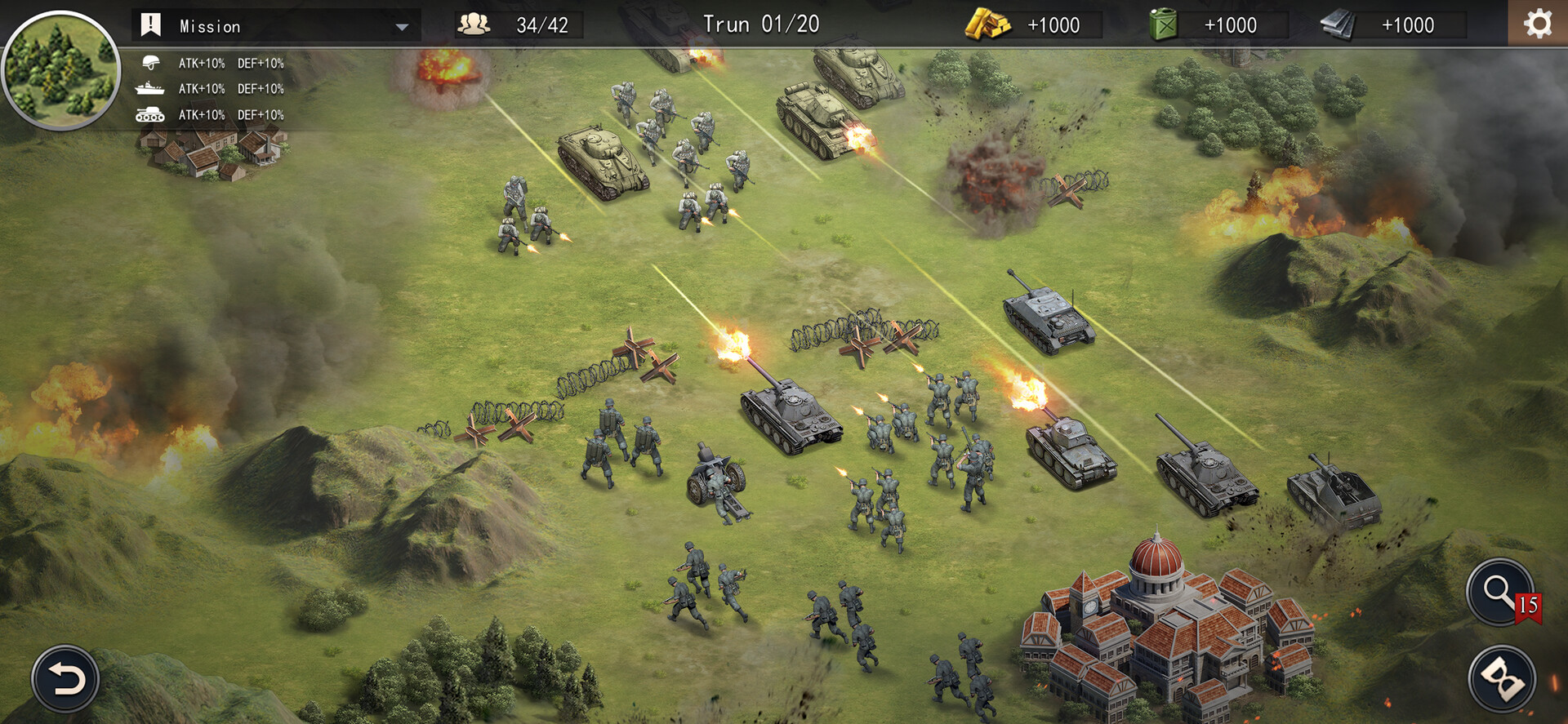Open the search tool with red 15 badge
The width and height of the screenshot is (1568, 724).
tap(1500, 593)
